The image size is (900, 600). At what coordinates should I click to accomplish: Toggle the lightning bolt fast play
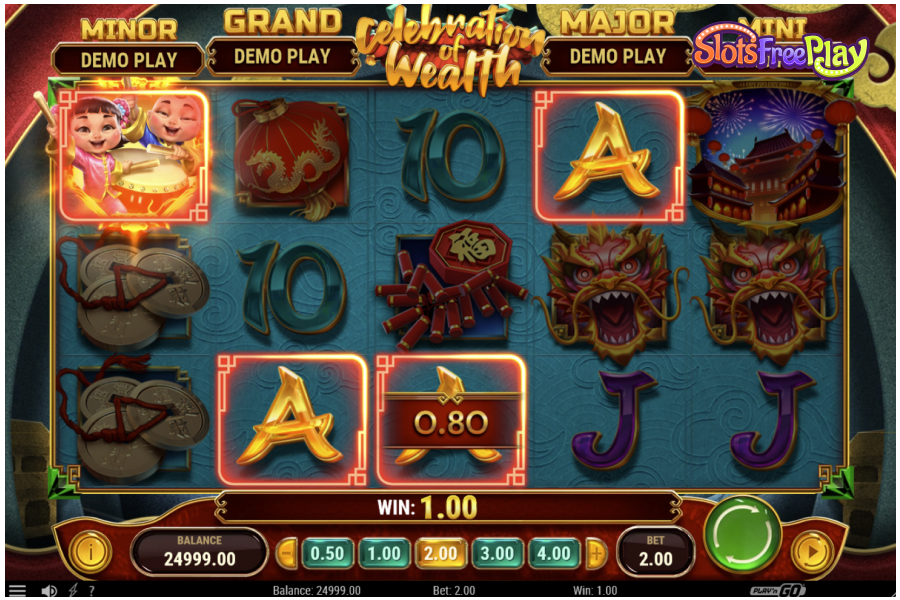74,591
